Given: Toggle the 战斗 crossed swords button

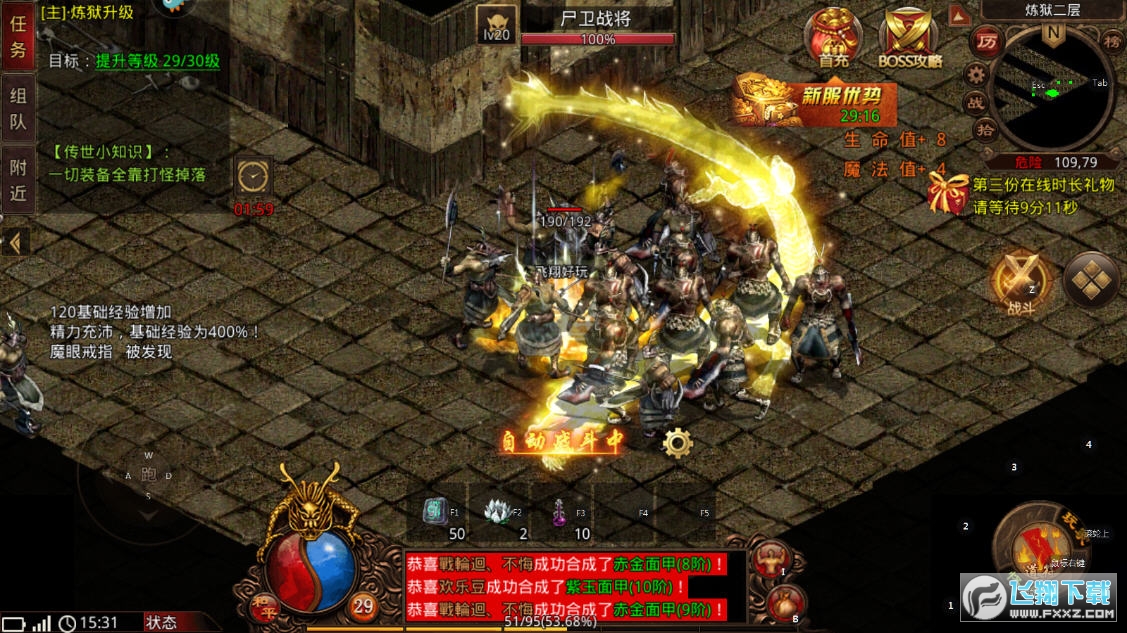Looking at the screenshot, I should tap(1021, 279).
